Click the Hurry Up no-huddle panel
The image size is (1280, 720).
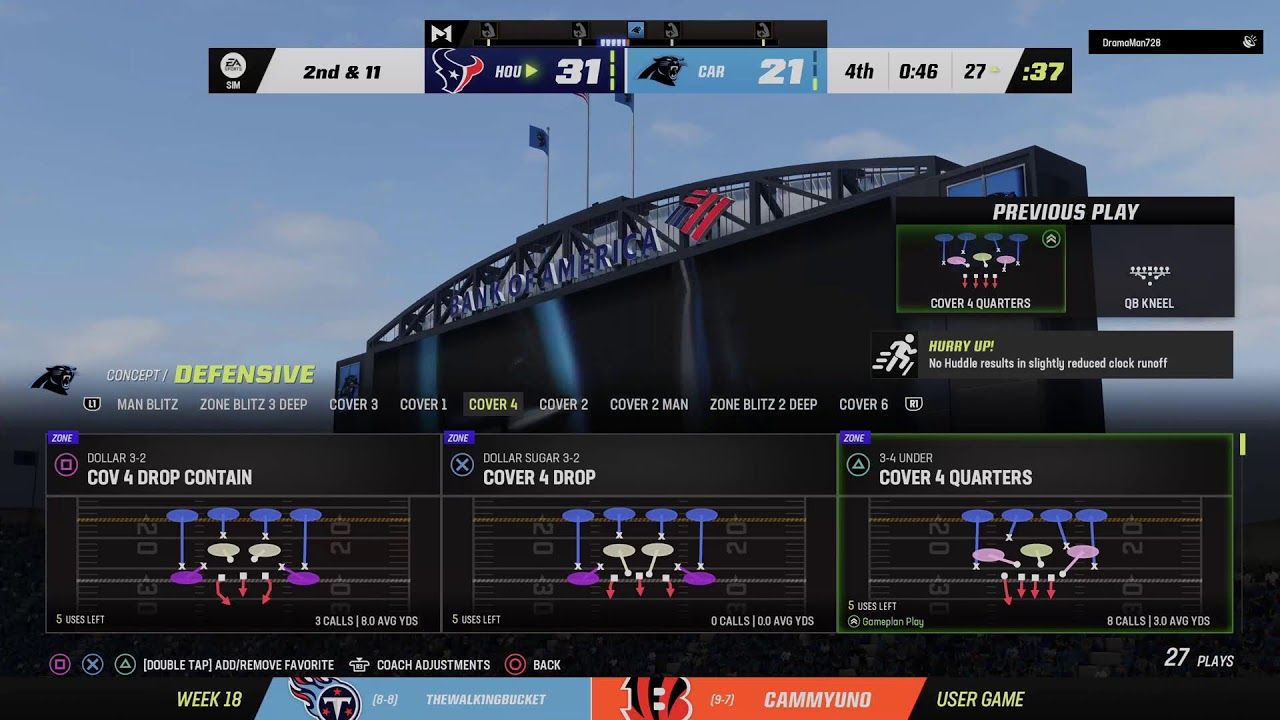(x=1052, y=355)
